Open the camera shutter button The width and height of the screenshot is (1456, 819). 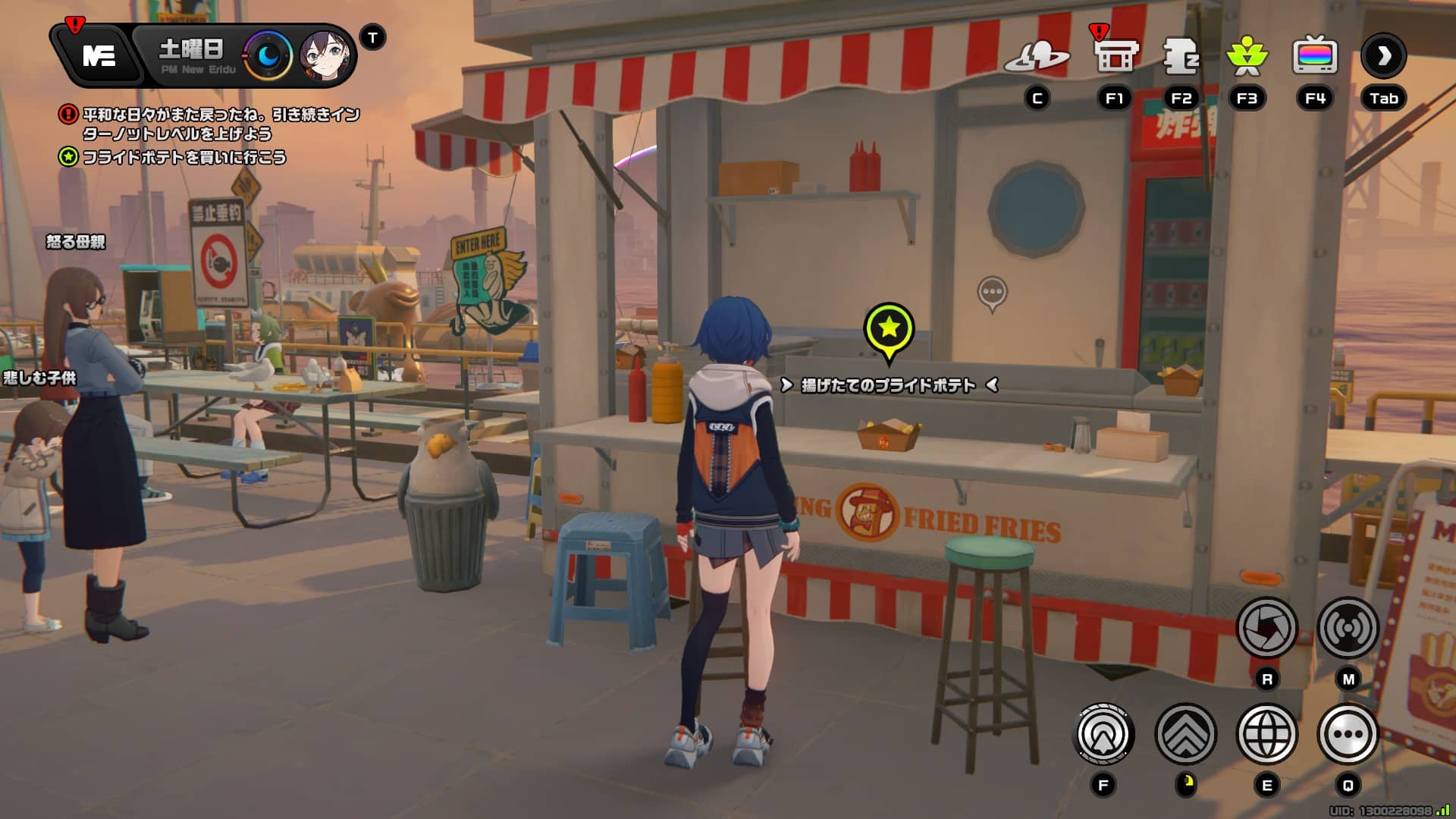1266,628
